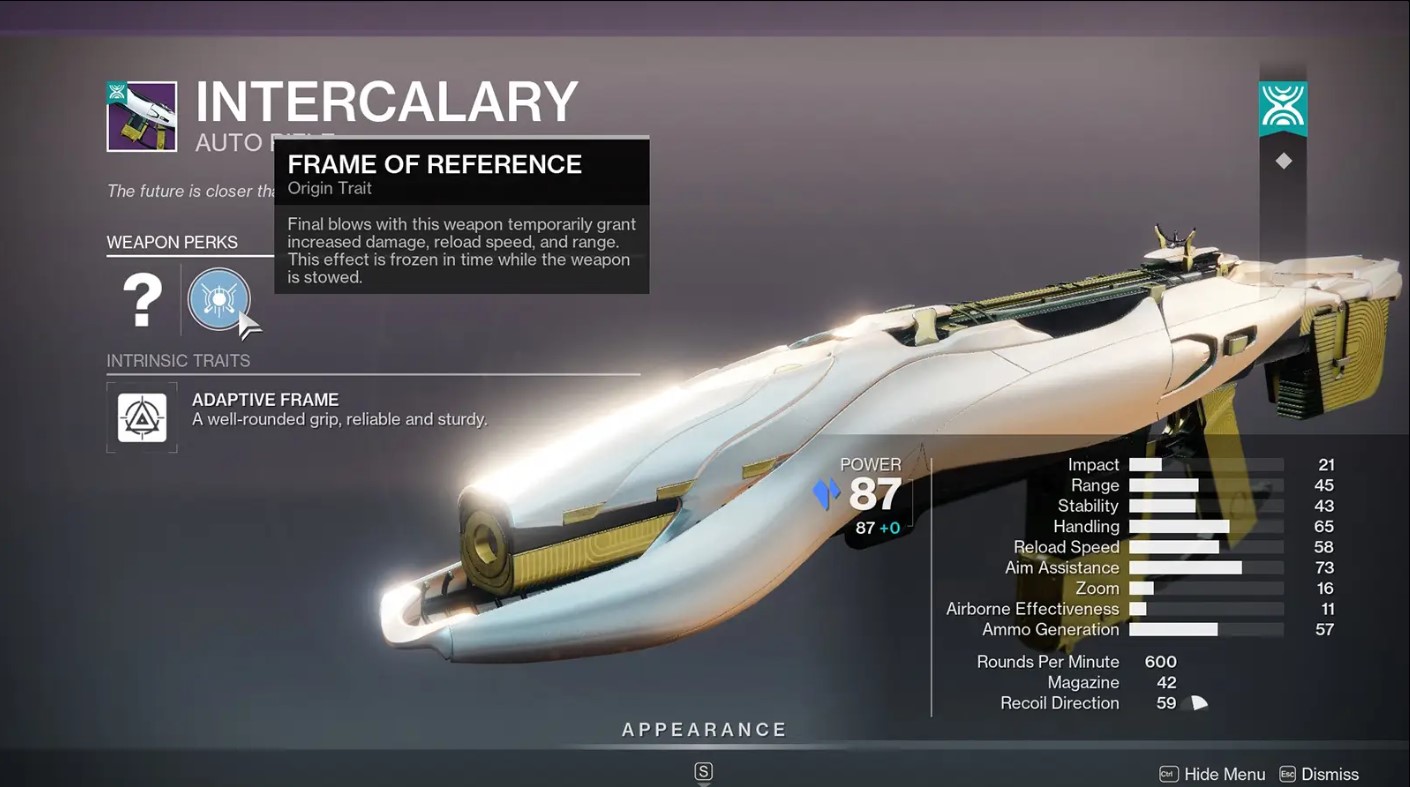
Task: Click the unknown question mark weapon perk
Action: [142, 299]
